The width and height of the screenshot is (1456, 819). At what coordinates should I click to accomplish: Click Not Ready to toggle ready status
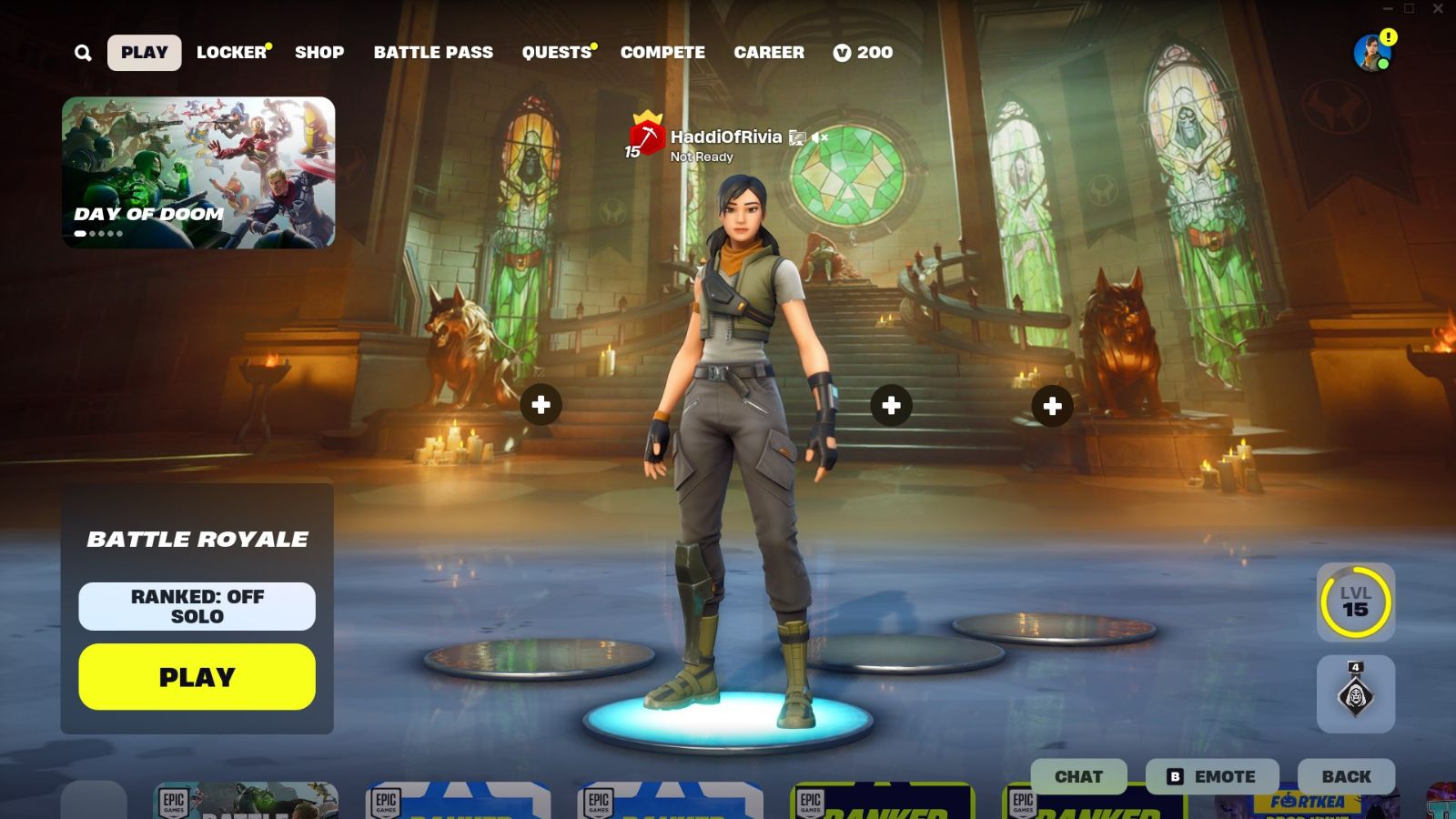pos(701,157)
